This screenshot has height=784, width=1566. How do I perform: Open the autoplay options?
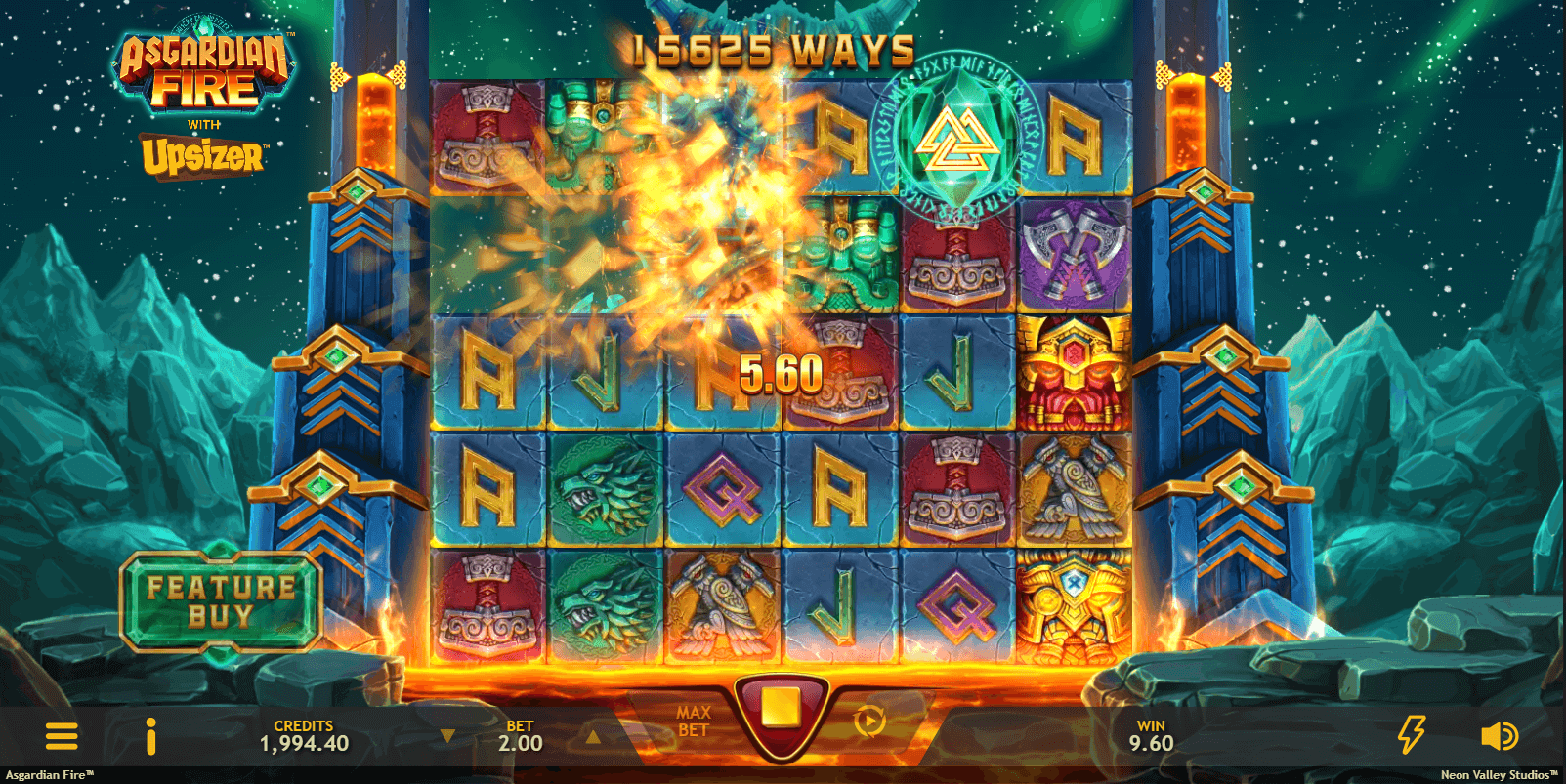(x=868, y=722)
